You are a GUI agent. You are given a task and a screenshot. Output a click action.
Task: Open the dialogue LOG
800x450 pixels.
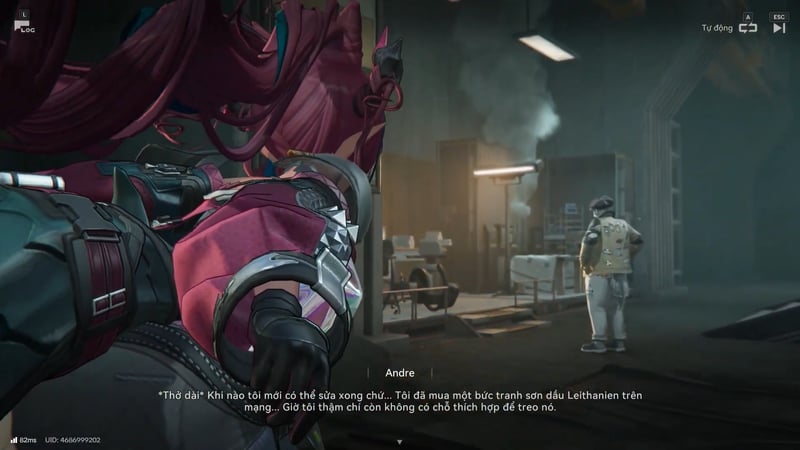pyautogui.click(x=23, y=24)
